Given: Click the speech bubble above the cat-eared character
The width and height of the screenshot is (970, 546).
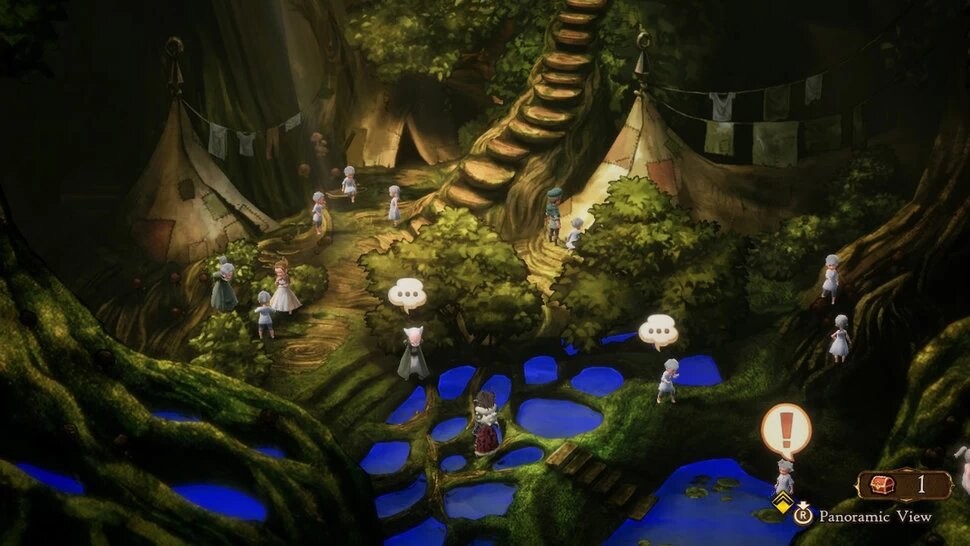Looking at the screenshot, I should coord(407,294).
